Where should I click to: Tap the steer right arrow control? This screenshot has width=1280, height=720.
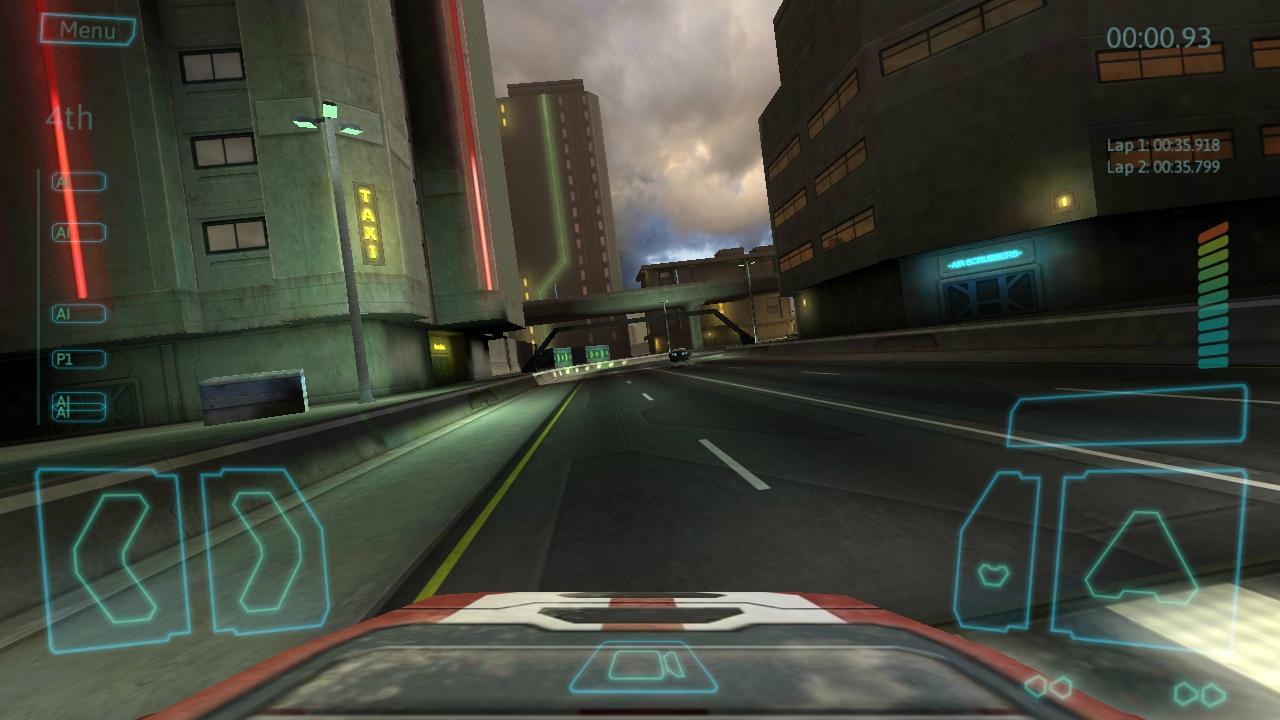pos(266,552)
